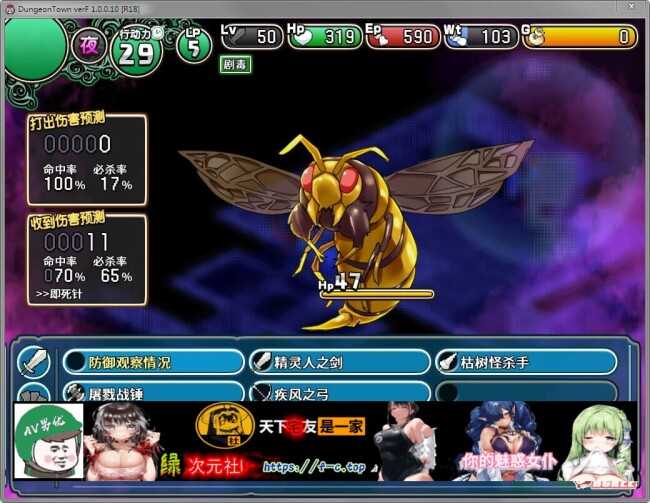Open the sword category tab

tap(33, 361)
